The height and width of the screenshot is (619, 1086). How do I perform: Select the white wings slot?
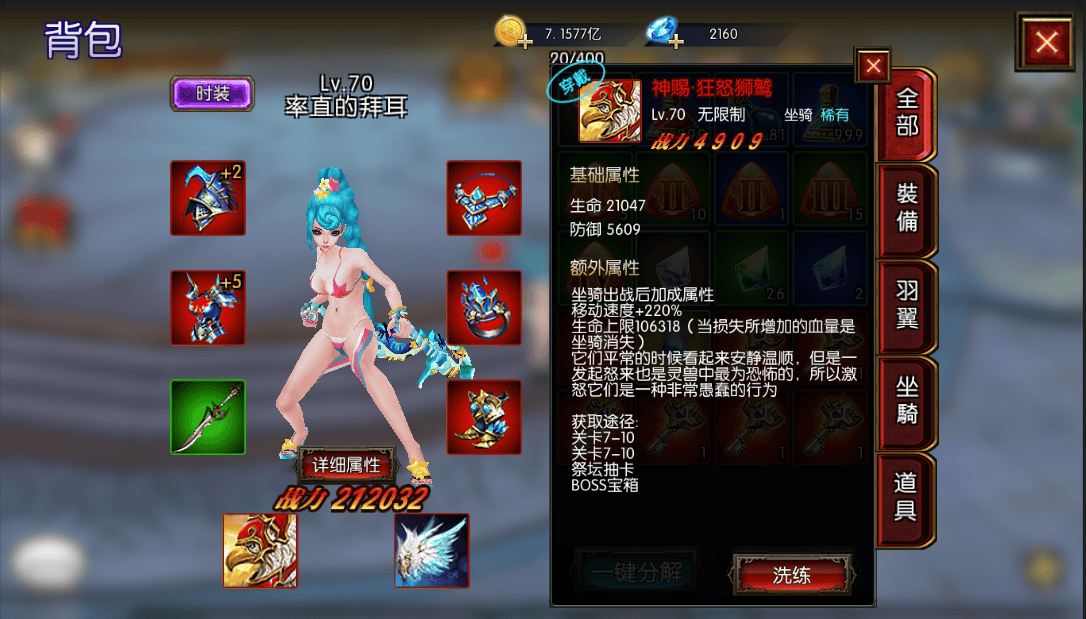[x=431, y=550]
